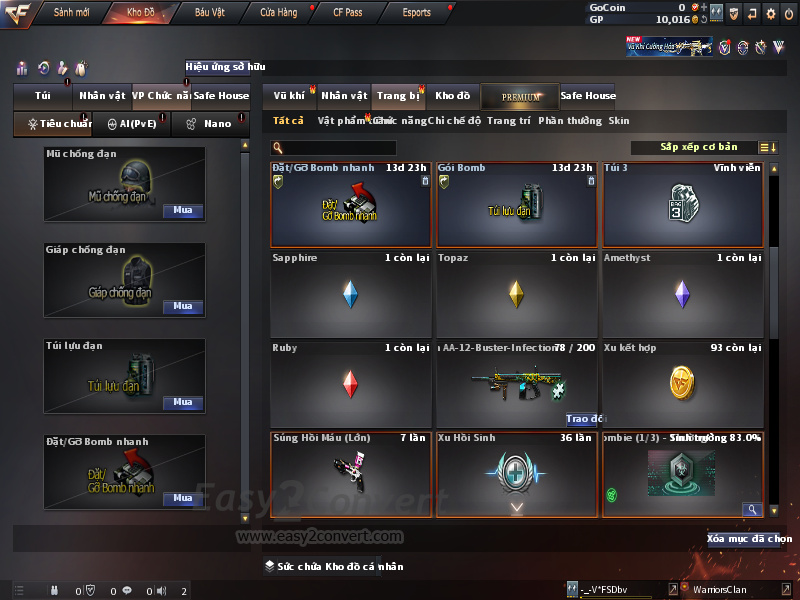
Task: Open the Esports tab
Action: 416,13
